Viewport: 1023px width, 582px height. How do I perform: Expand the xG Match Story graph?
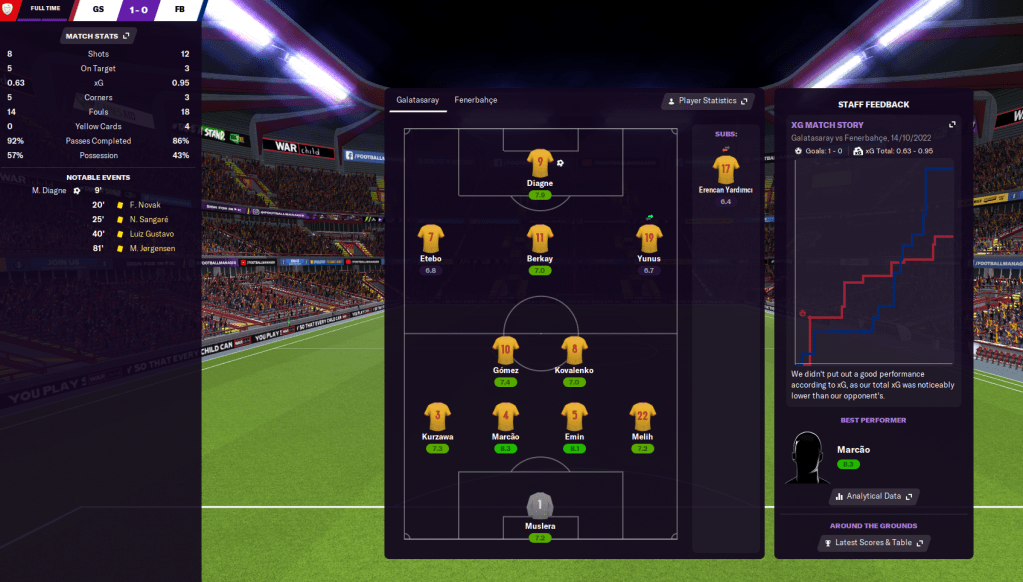pos(952,125)
